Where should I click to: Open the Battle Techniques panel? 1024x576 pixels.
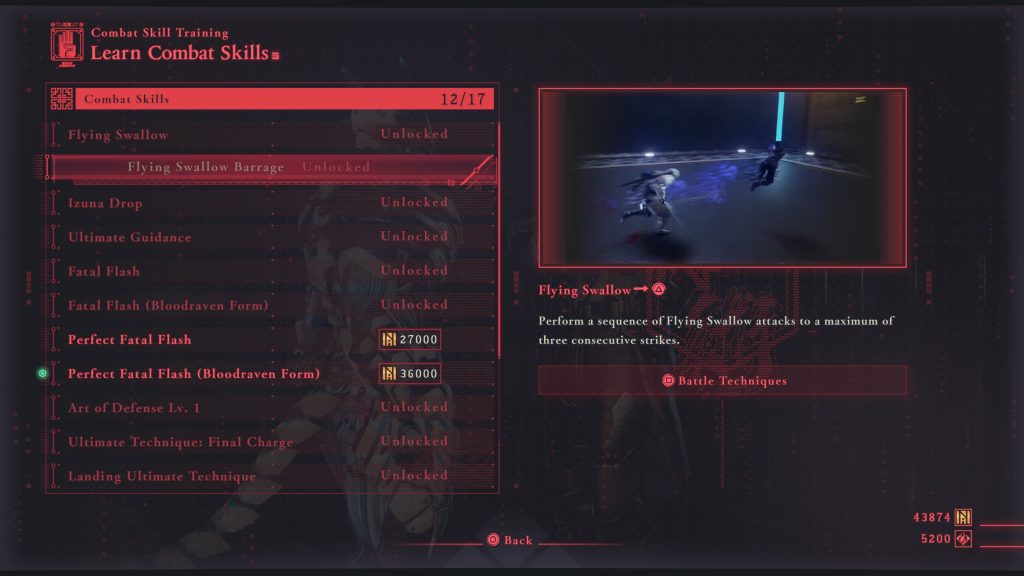click(722, 380)
